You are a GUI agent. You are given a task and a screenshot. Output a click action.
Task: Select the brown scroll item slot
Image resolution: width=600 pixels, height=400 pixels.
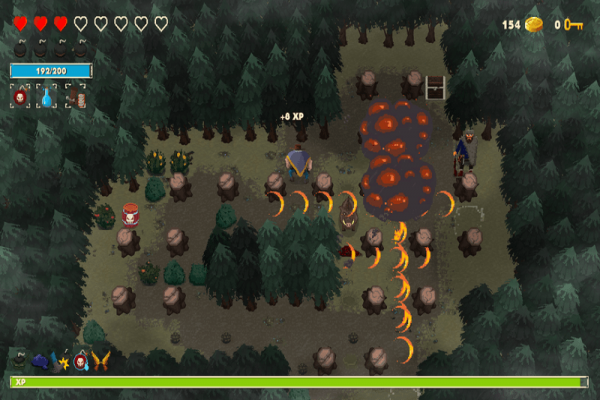(x=75, y=97)
